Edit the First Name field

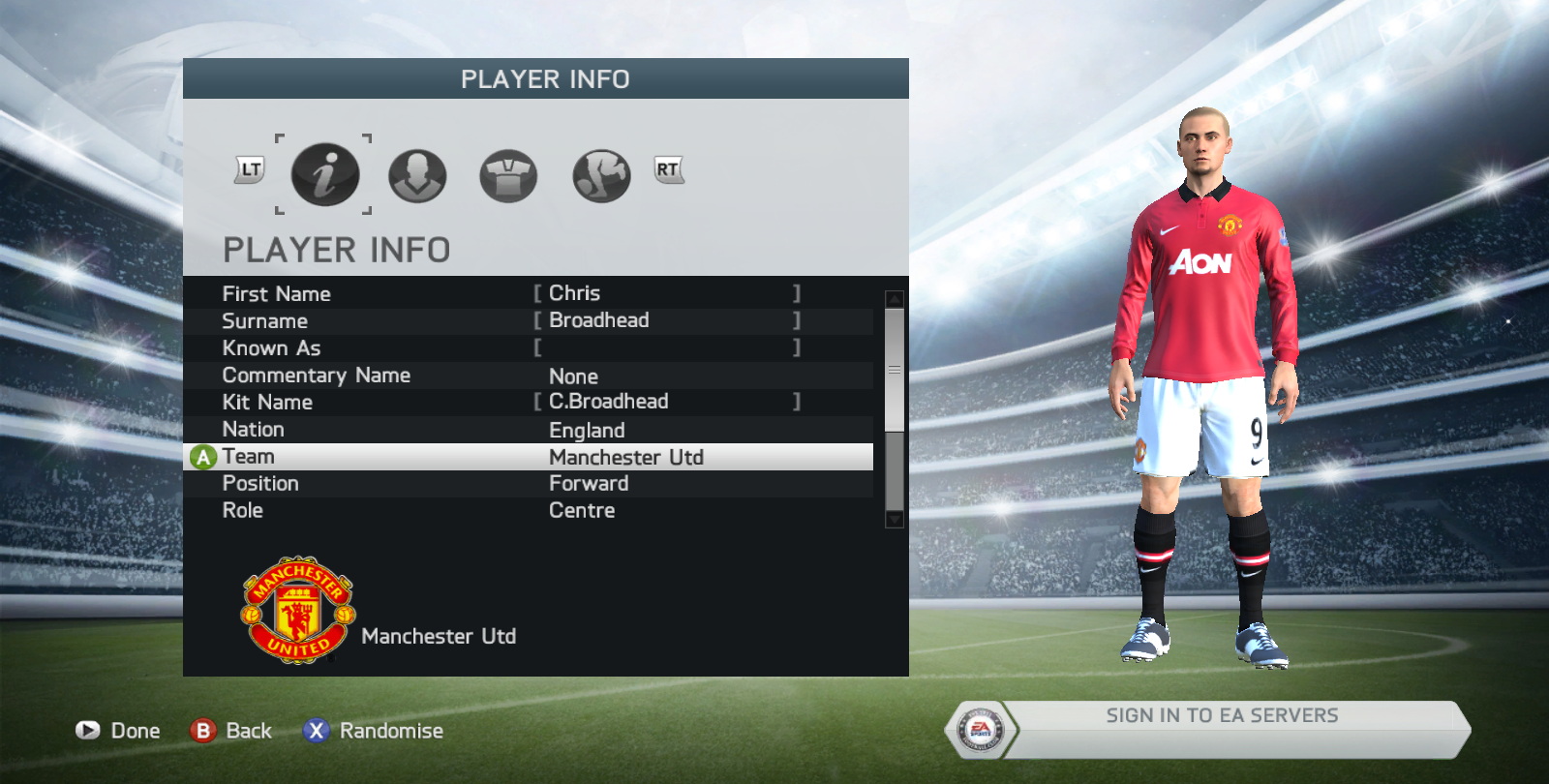(666, 293)
